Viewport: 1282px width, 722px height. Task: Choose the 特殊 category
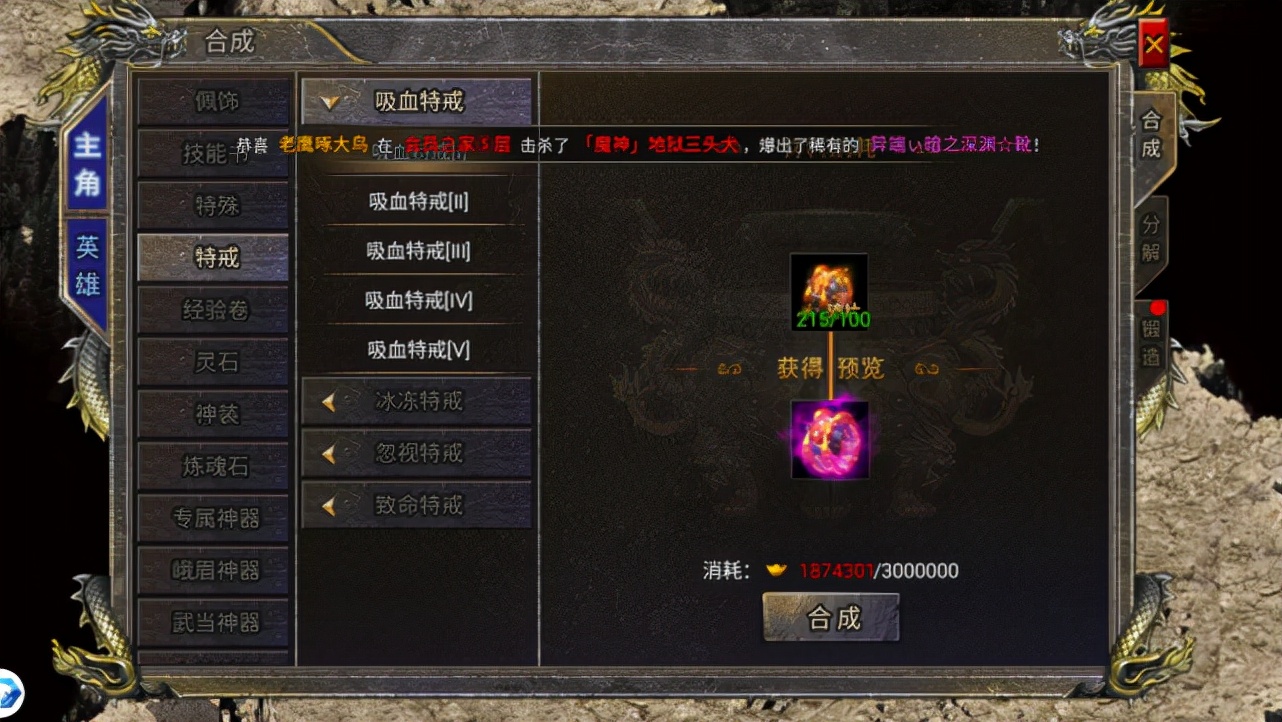(x=214, y=205)
